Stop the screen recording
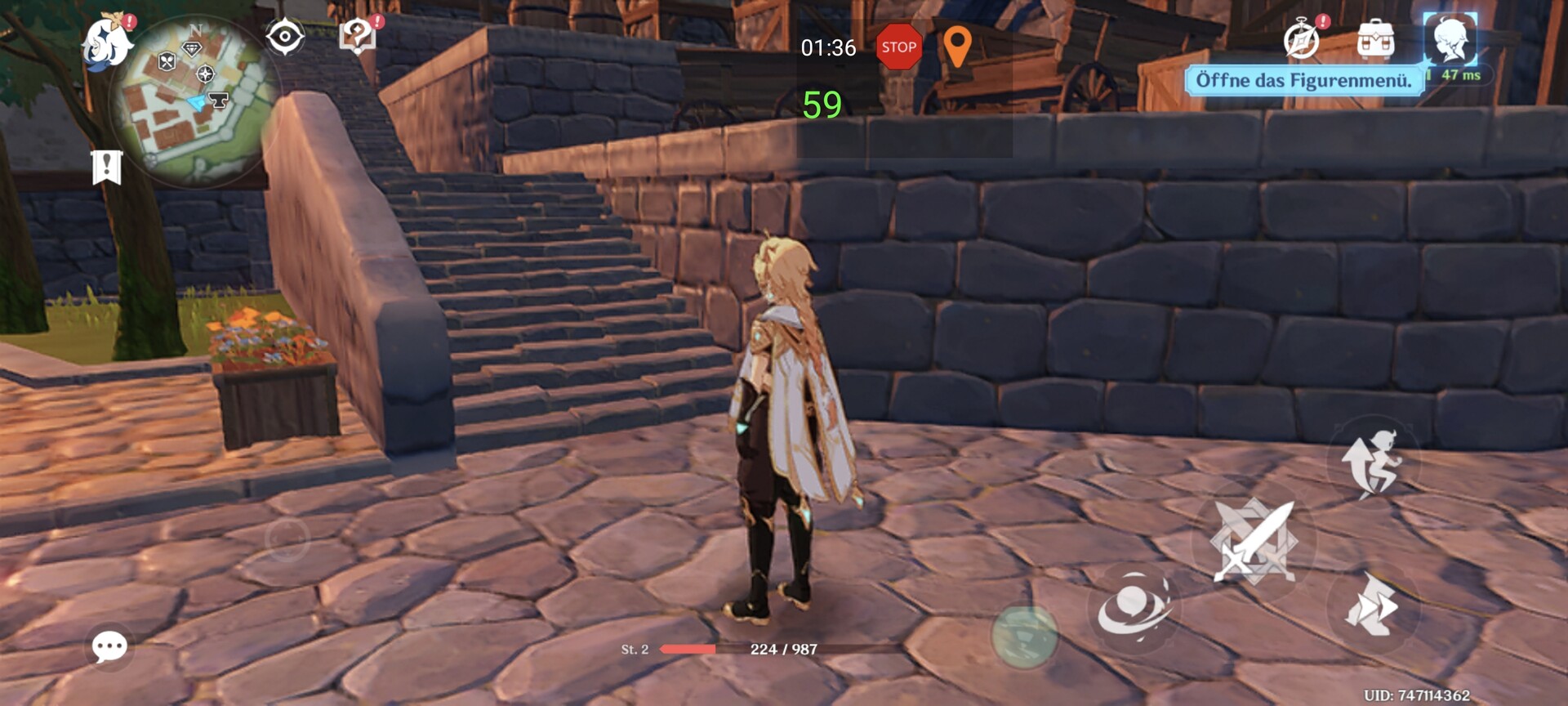This screenshot has width=1568, height=706. tap(898, 47)
